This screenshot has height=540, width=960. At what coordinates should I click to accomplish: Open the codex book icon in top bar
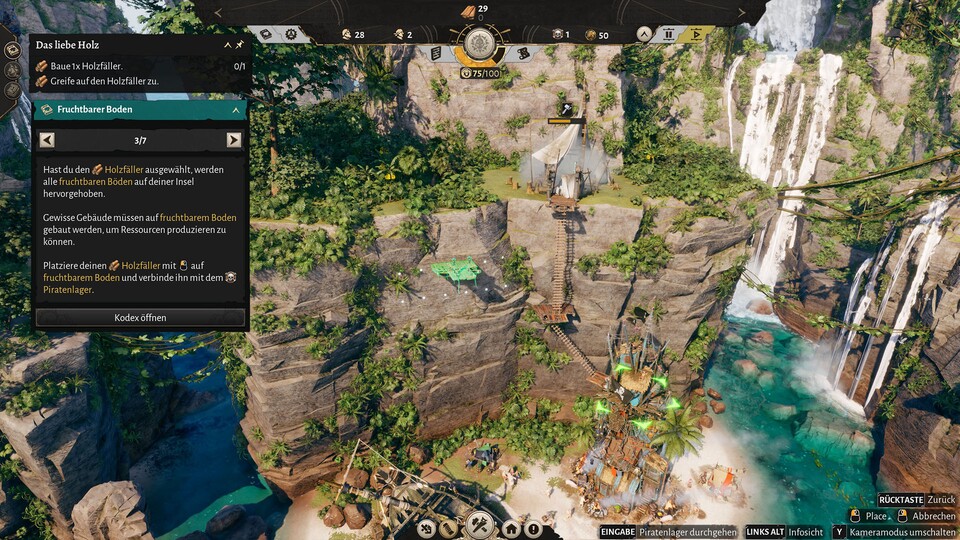tap(266, 34)
